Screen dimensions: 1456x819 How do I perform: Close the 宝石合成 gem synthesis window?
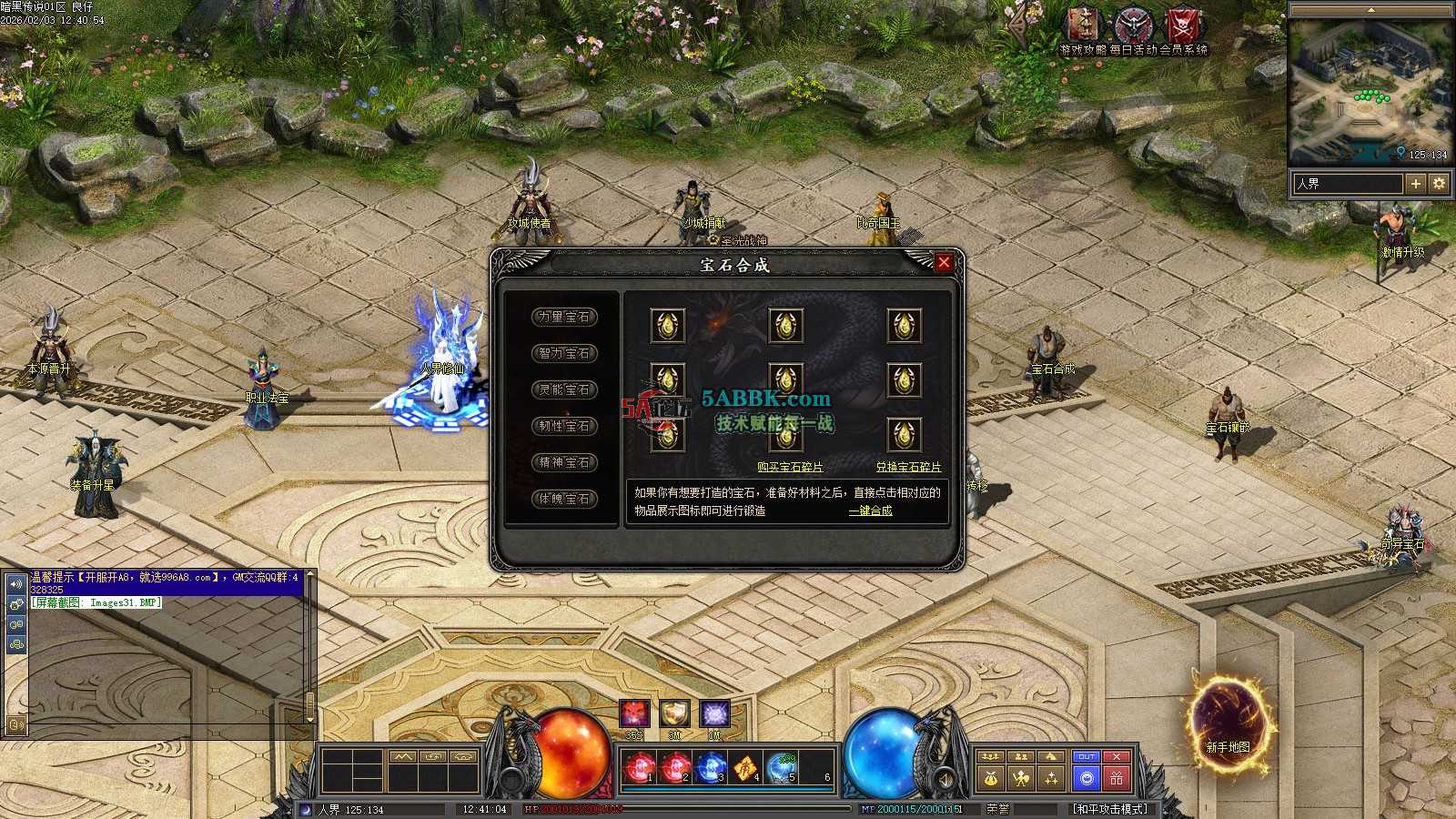tap(944, 263)
